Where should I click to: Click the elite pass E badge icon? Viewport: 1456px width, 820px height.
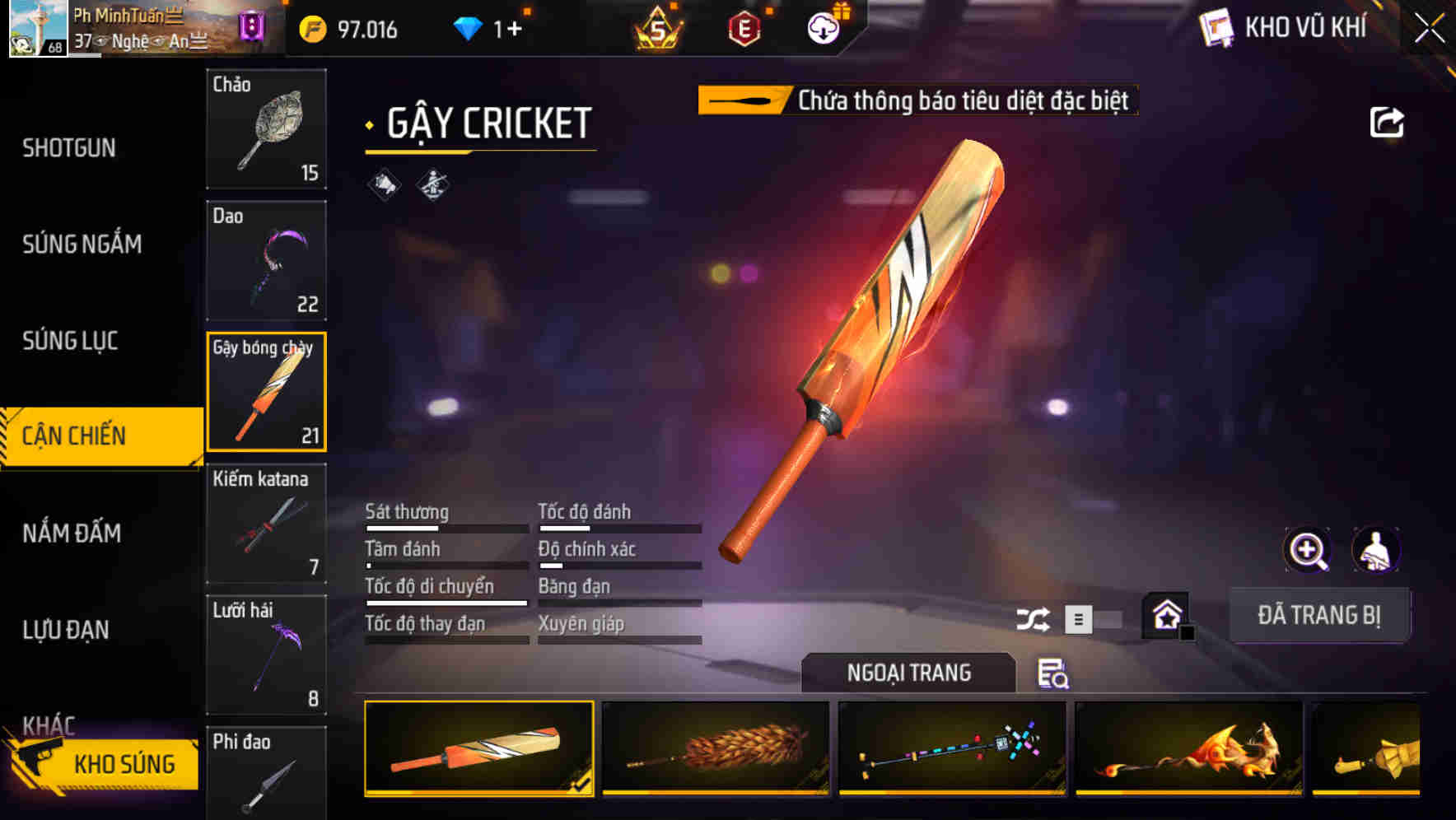[742, 27]
